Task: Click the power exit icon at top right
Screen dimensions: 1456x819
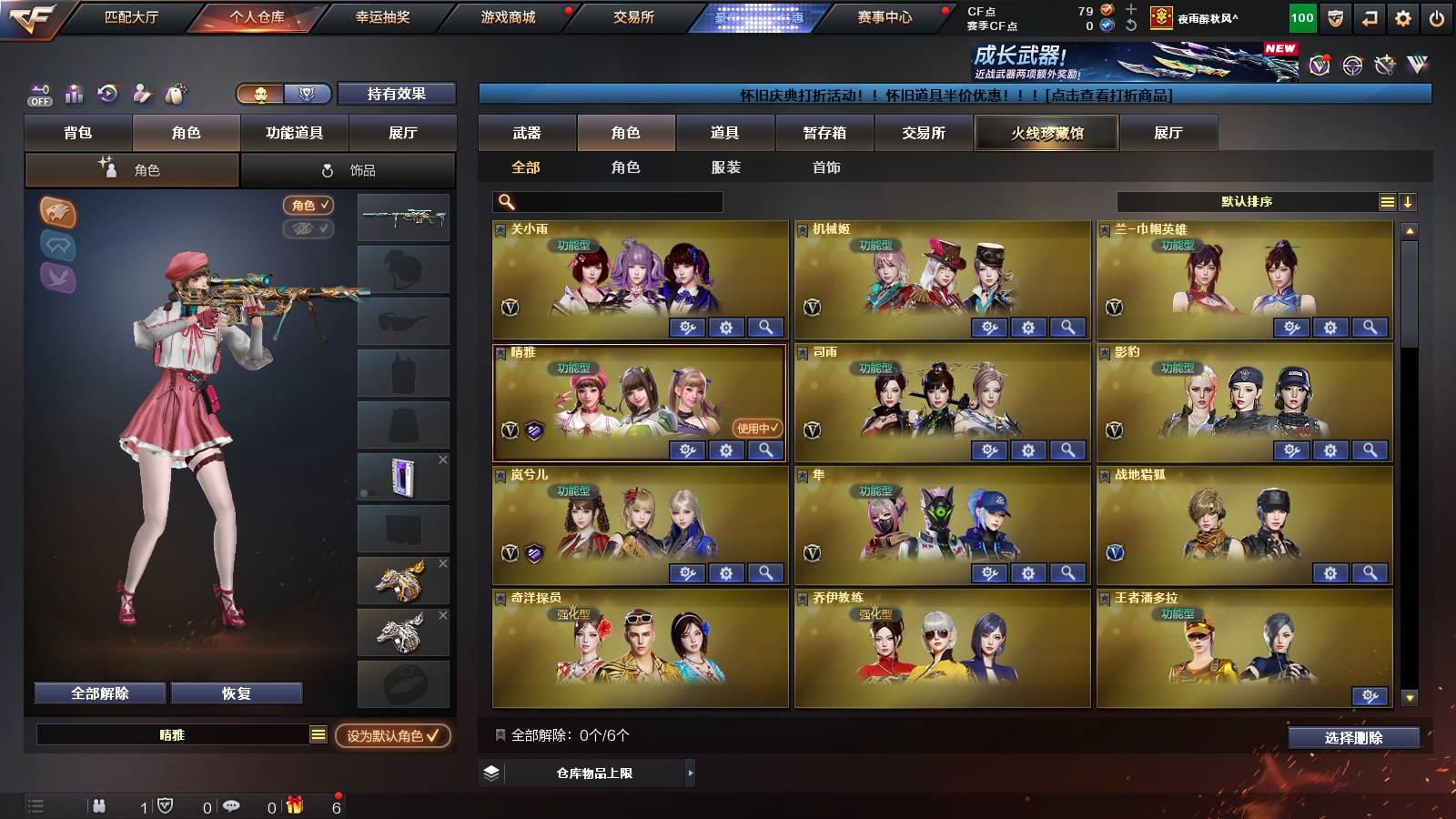Action: [1439, 16]
